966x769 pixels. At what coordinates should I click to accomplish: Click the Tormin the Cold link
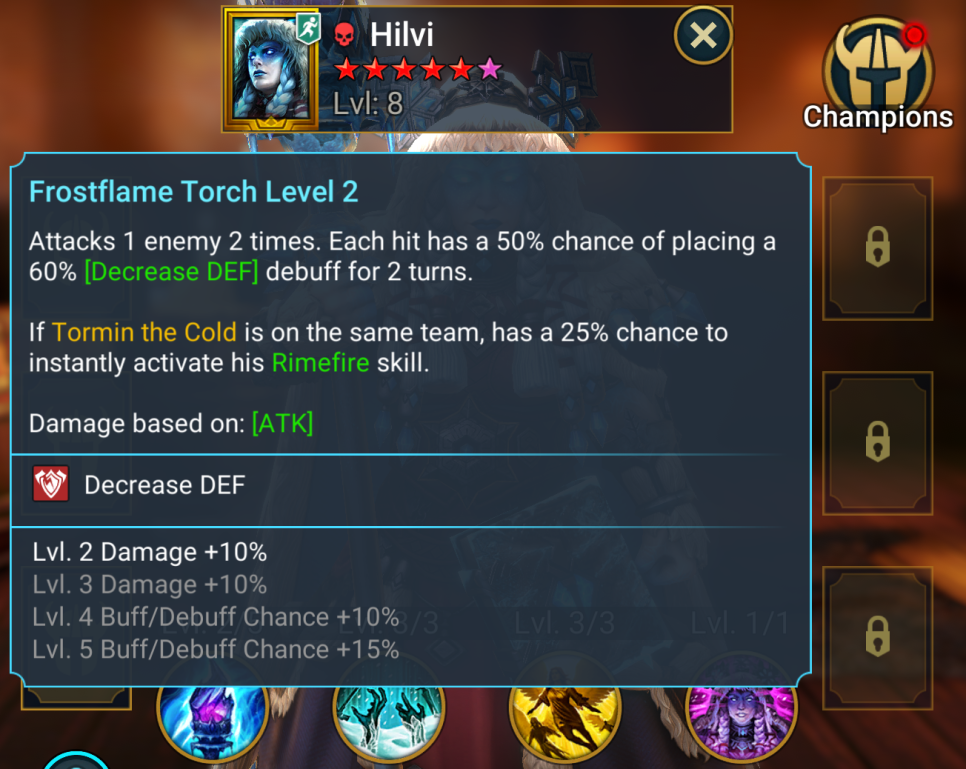coord(144,332)
